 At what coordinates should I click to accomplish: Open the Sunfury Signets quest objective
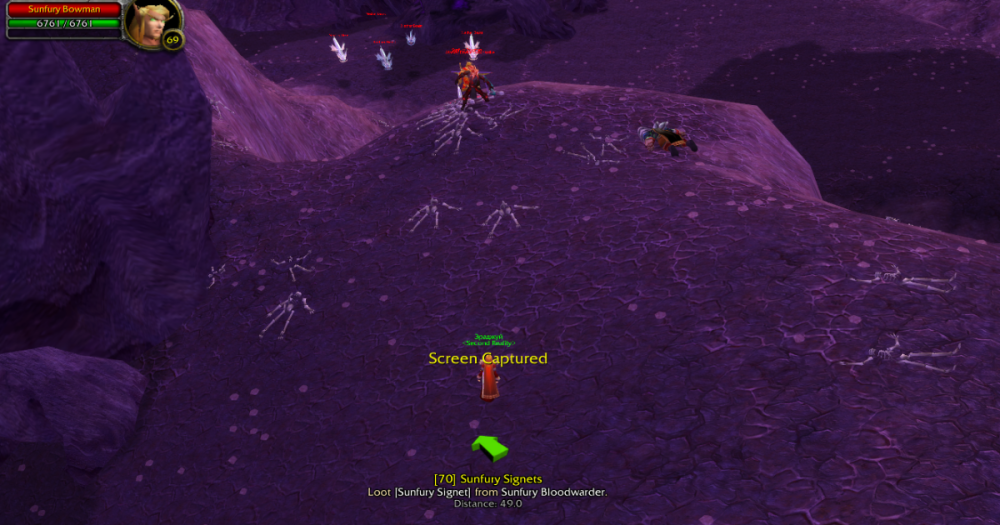488,479
